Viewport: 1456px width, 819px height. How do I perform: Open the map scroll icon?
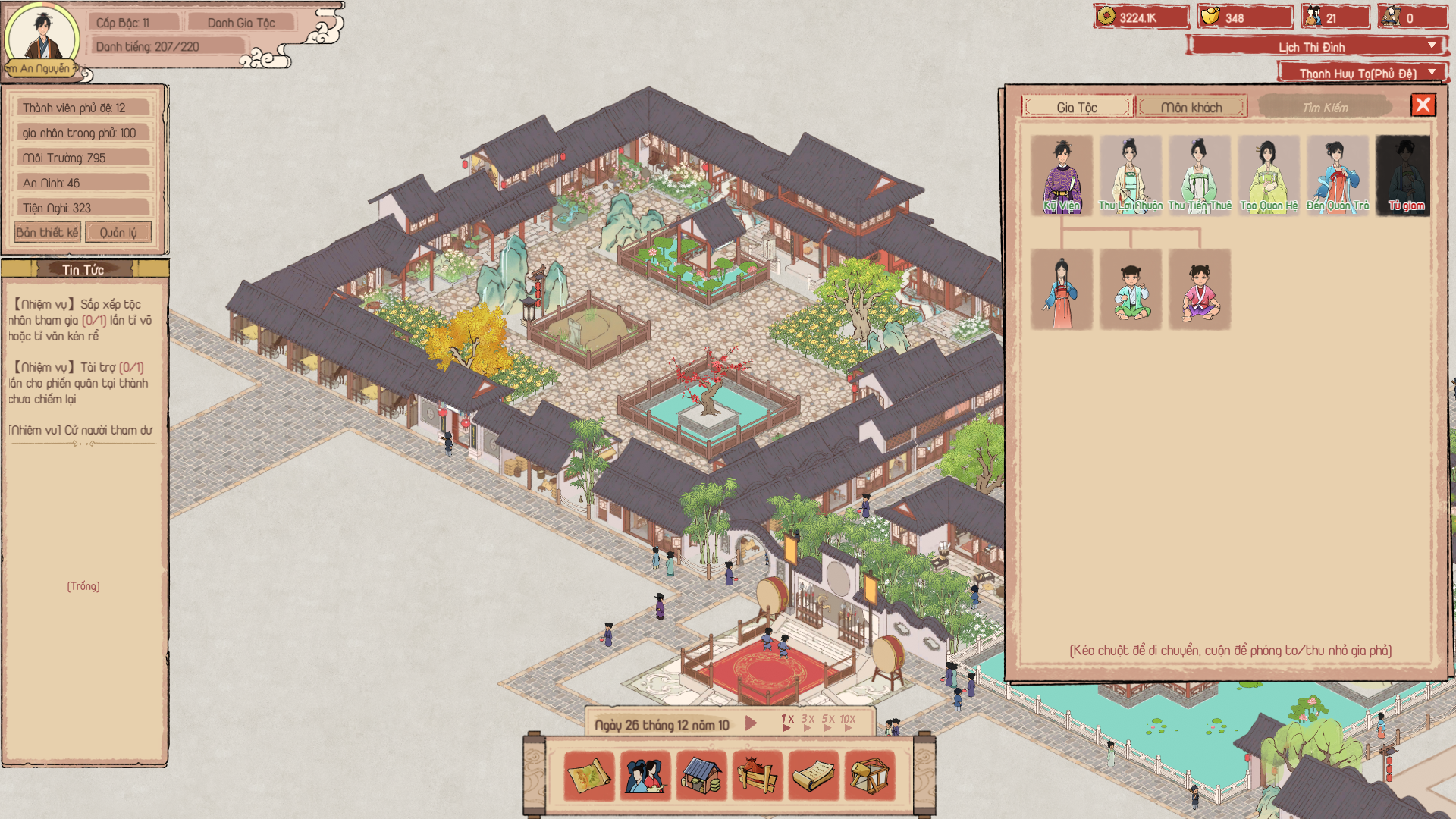(589, 775)
